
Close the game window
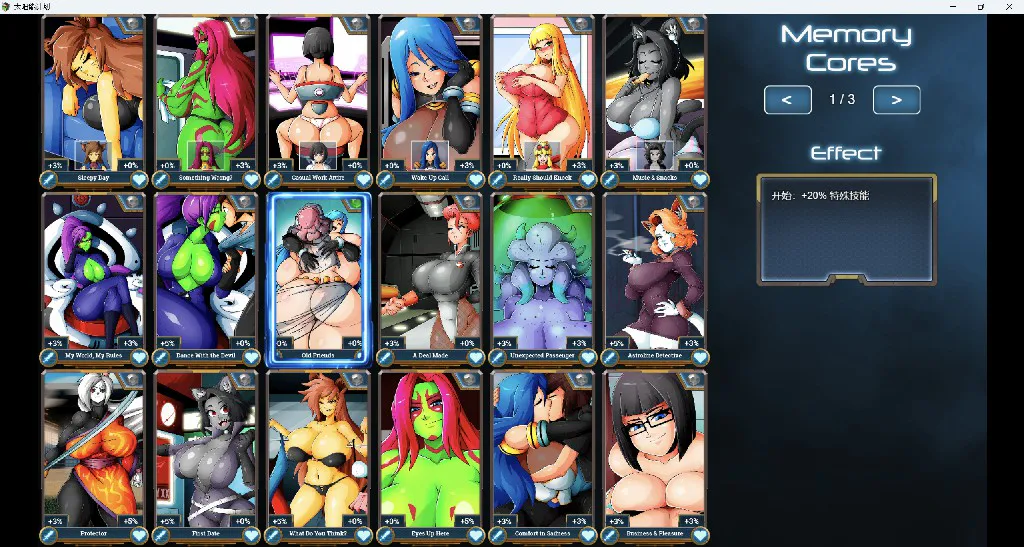(1007, 6)
